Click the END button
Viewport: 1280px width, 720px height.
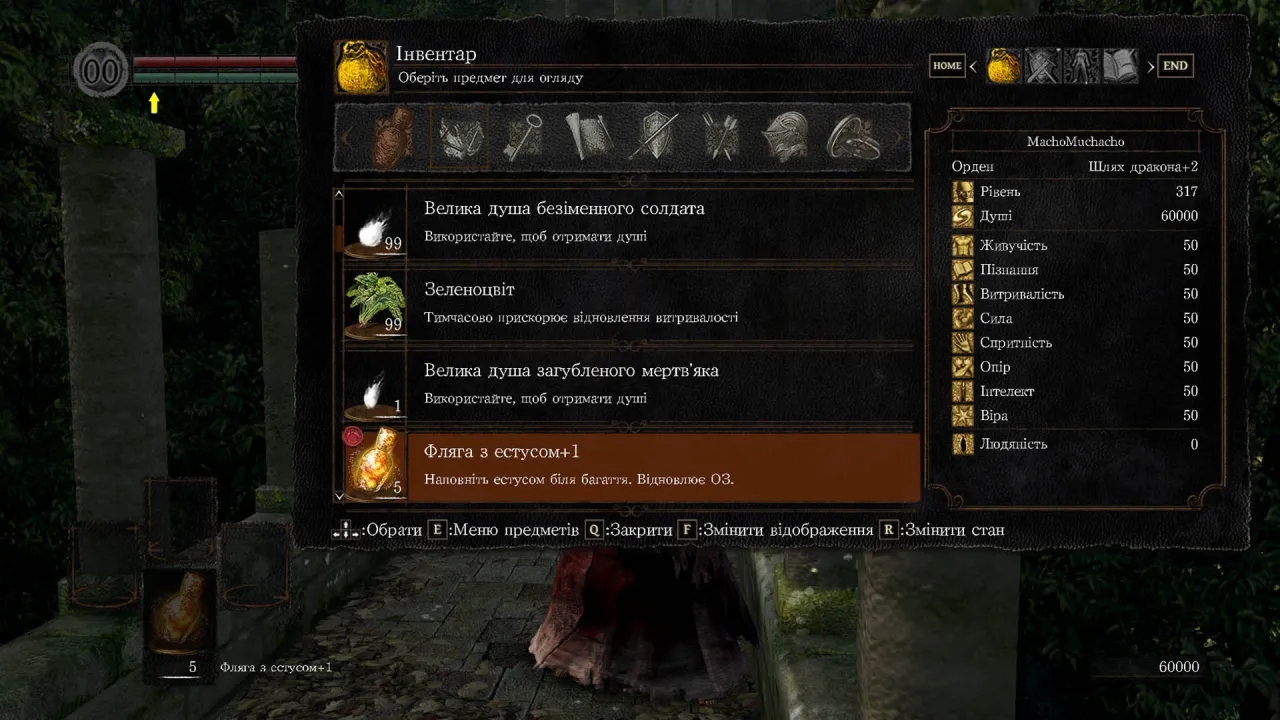pyautogui.click(x=1175, y=65)
